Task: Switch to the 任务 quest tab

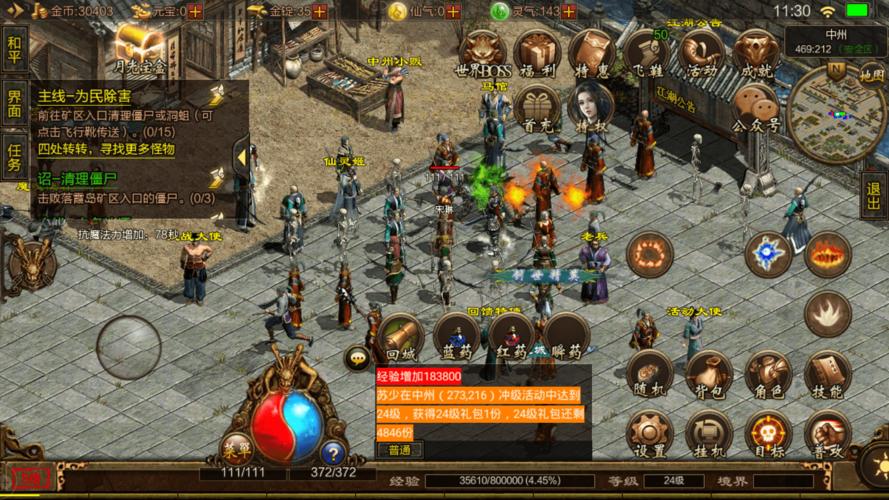Action: [x=14, y=157]
